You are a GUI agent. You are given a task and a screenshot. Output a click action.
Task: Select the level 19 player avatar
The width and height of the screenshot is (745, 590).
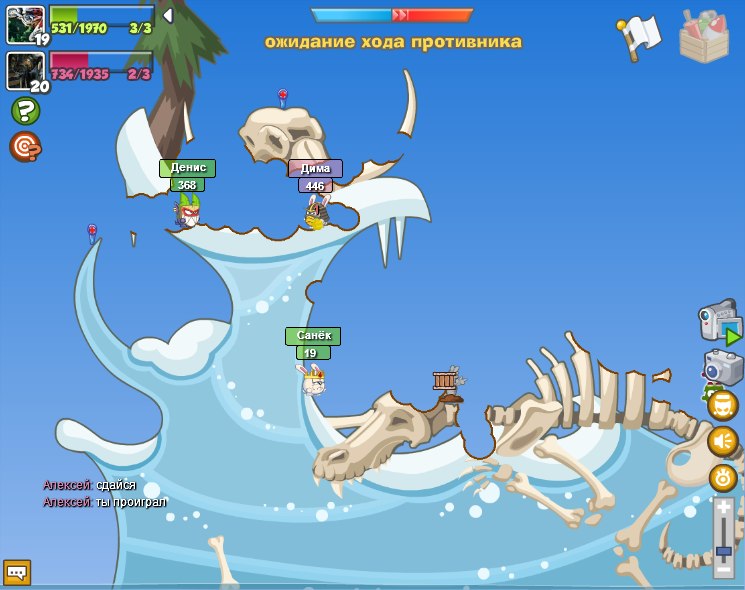[24, 25]
